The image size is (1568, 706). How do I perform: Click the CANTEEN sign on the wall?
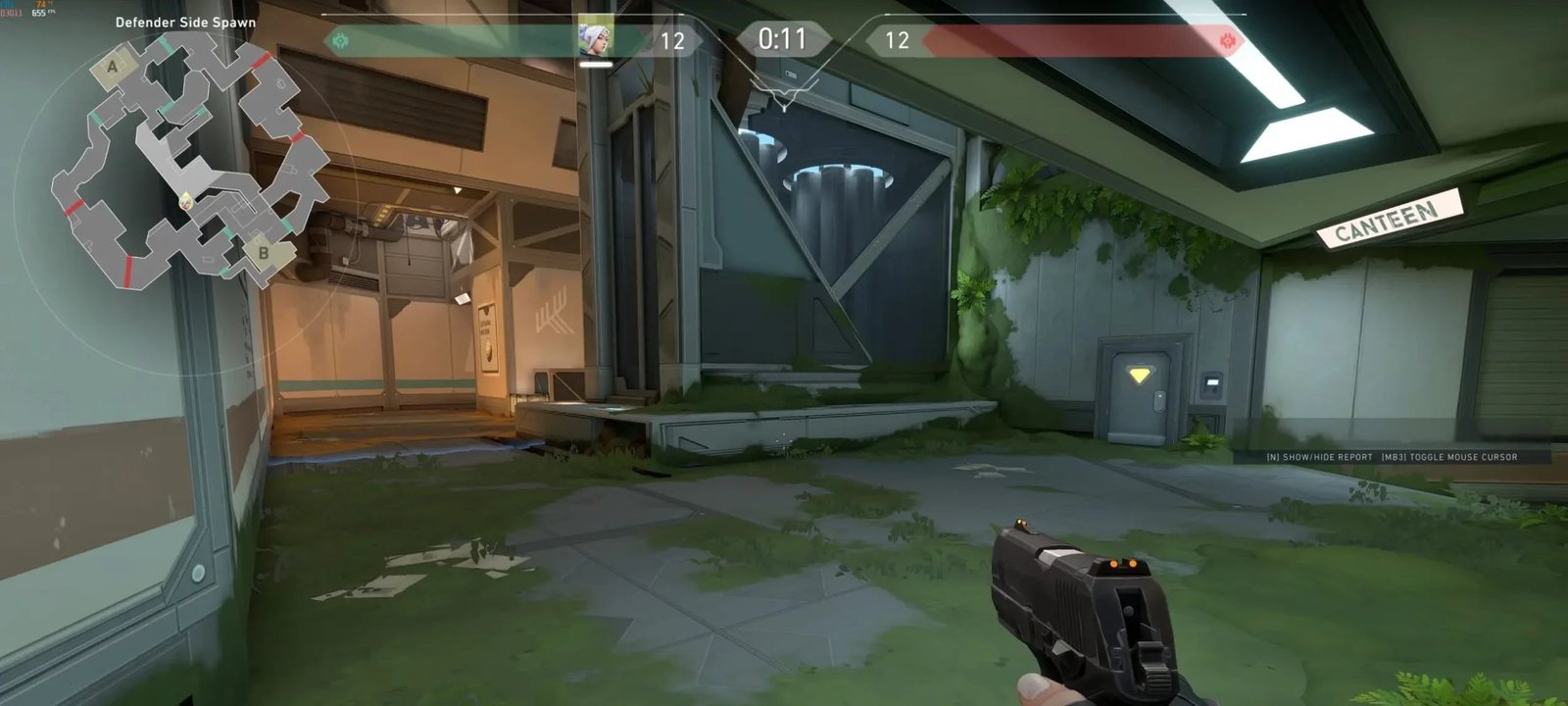(1389, 219)
